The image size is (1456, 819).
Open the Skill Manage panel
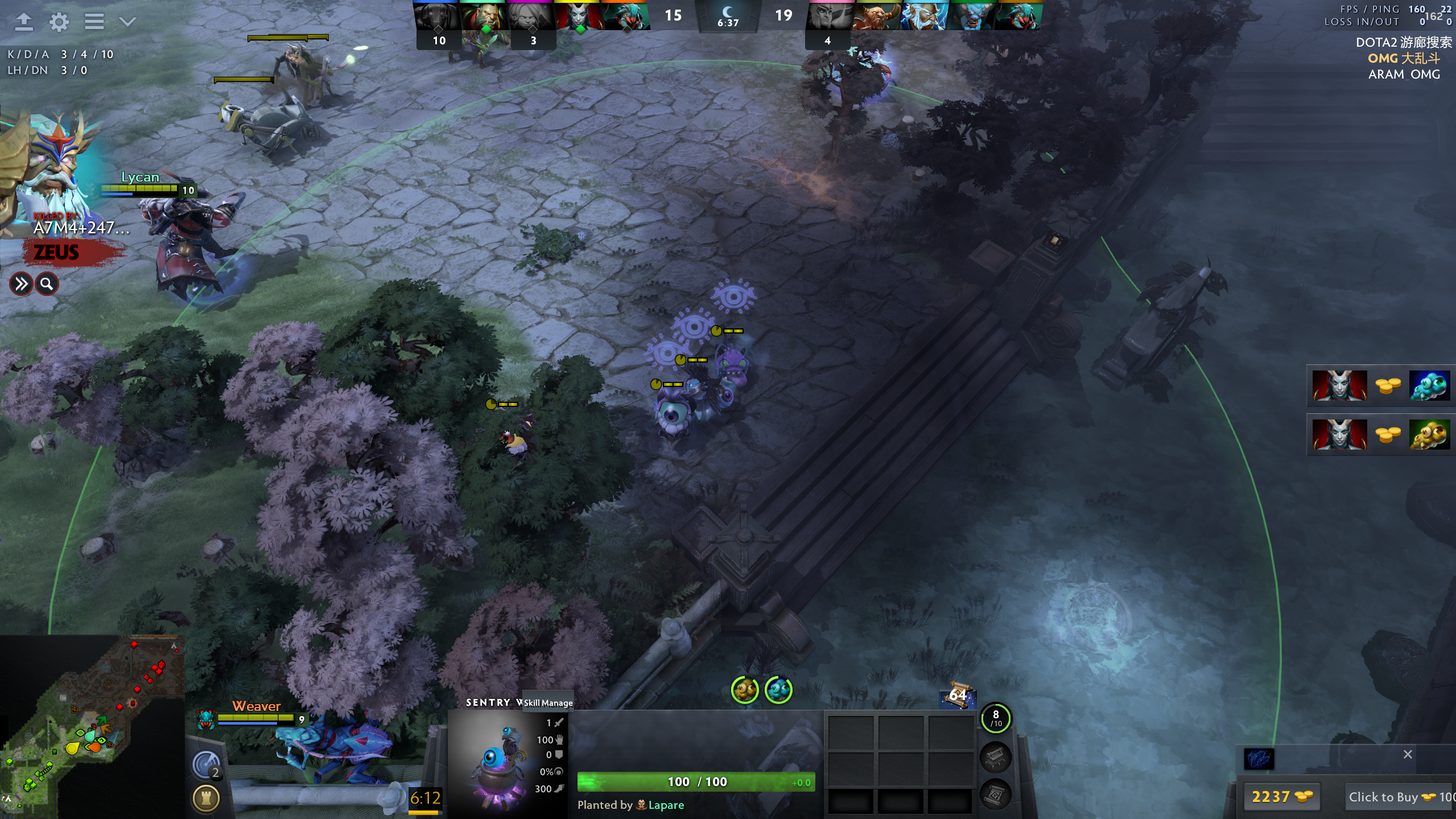point(548,703)
